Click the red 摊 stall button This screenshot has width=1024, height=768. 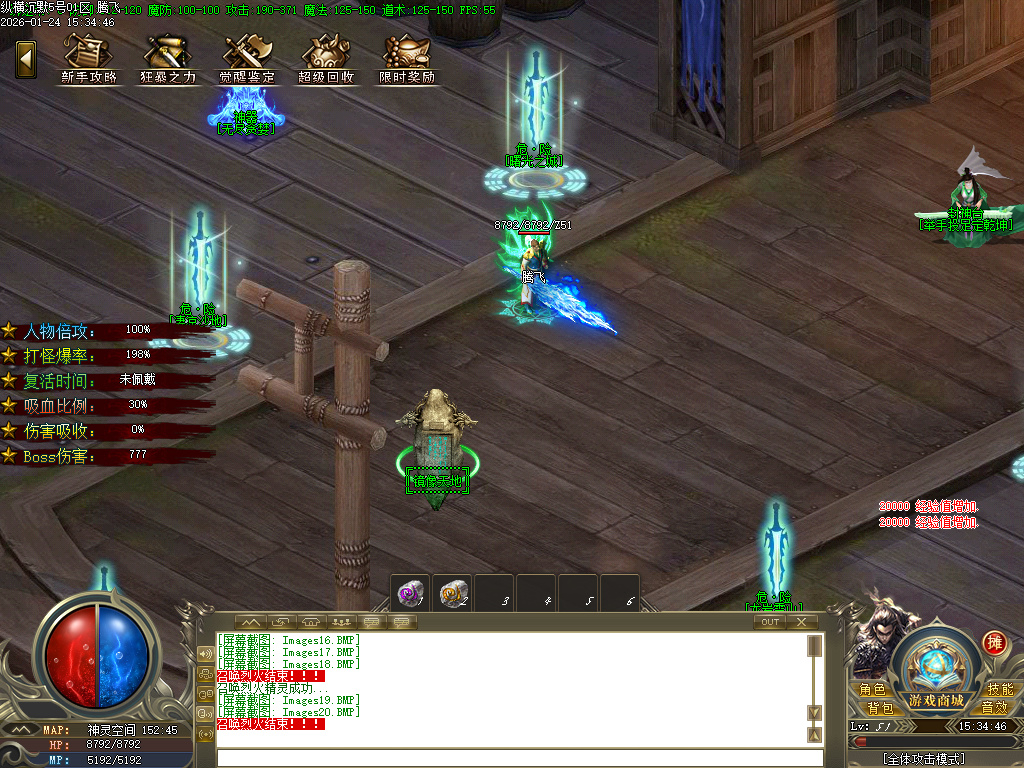tap(993, 642)
